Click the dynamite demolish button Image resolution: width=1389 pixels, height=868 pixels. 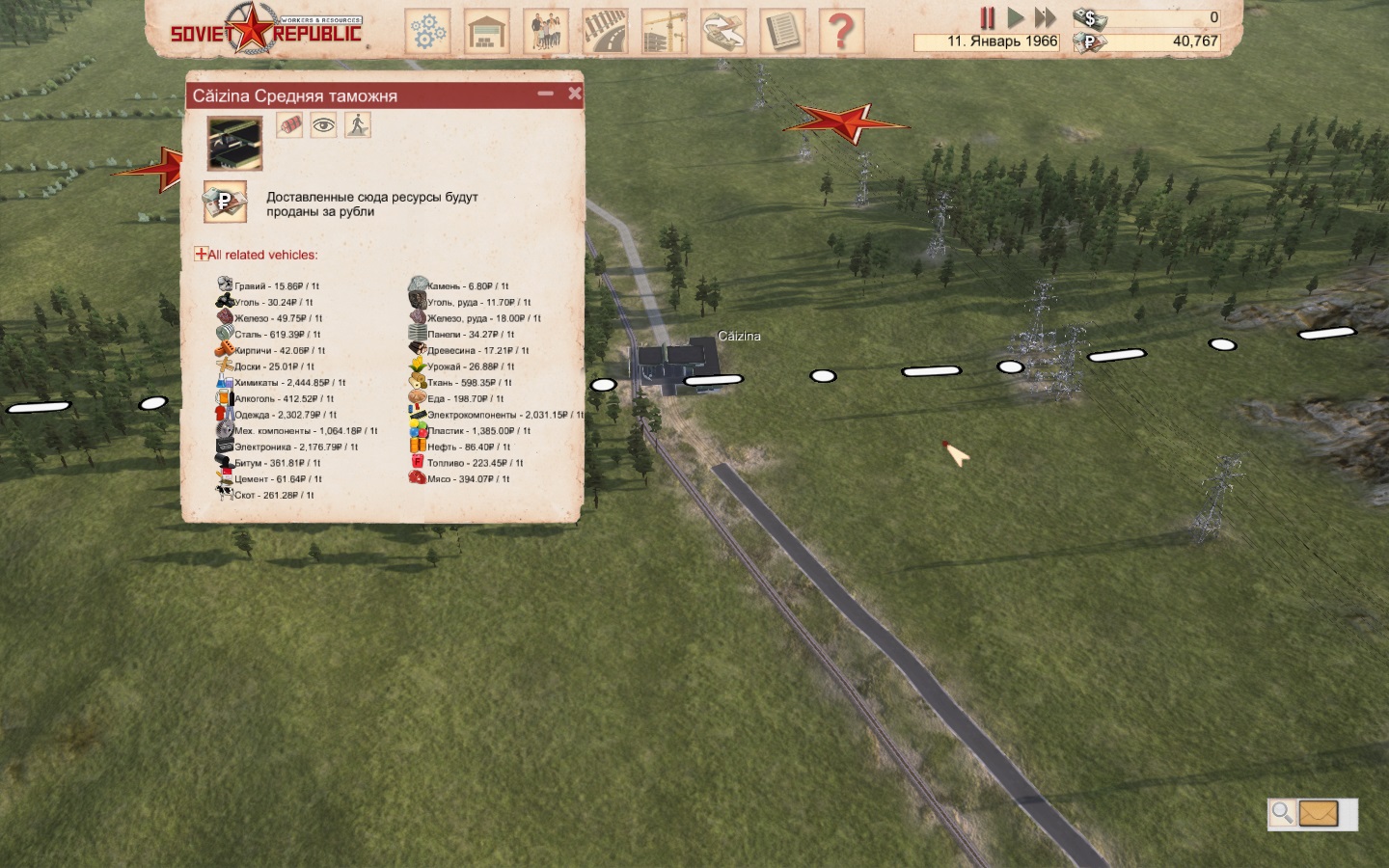click(289, 124)
